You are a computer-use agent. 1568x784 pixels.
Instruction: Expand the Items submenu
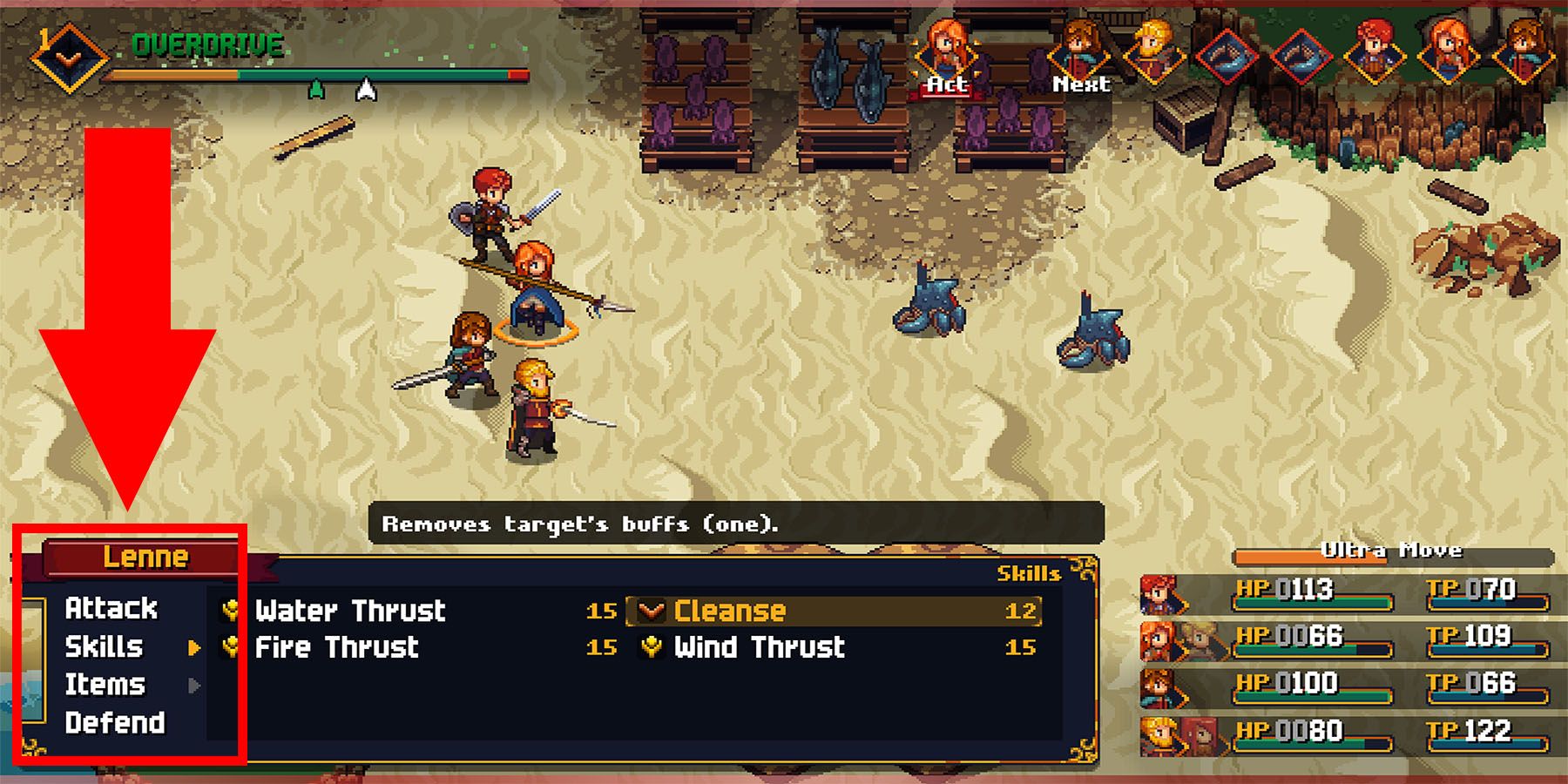(105, 685)
